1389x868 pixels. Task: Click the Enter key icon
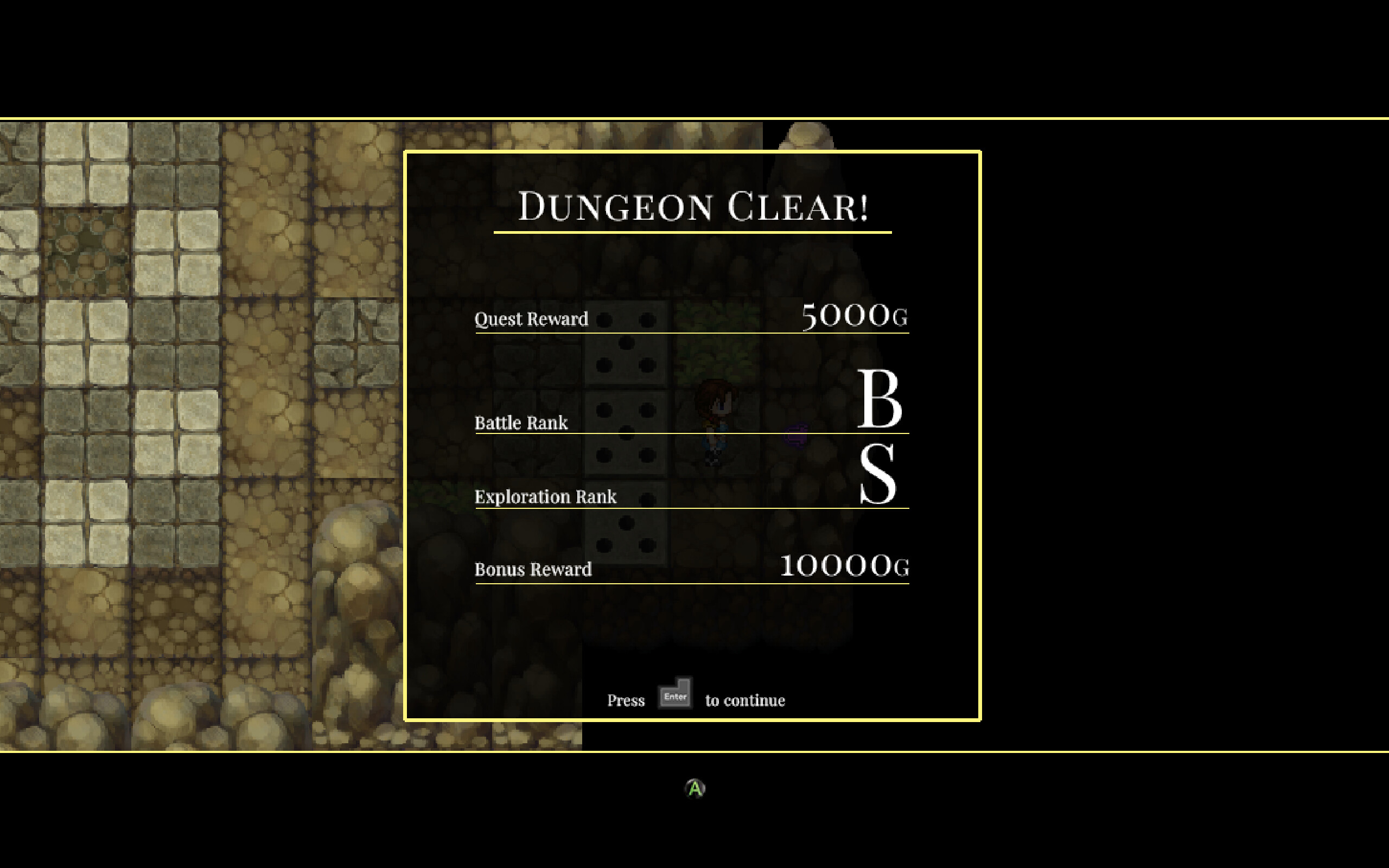pyautogui.click(x=675, y=693)
